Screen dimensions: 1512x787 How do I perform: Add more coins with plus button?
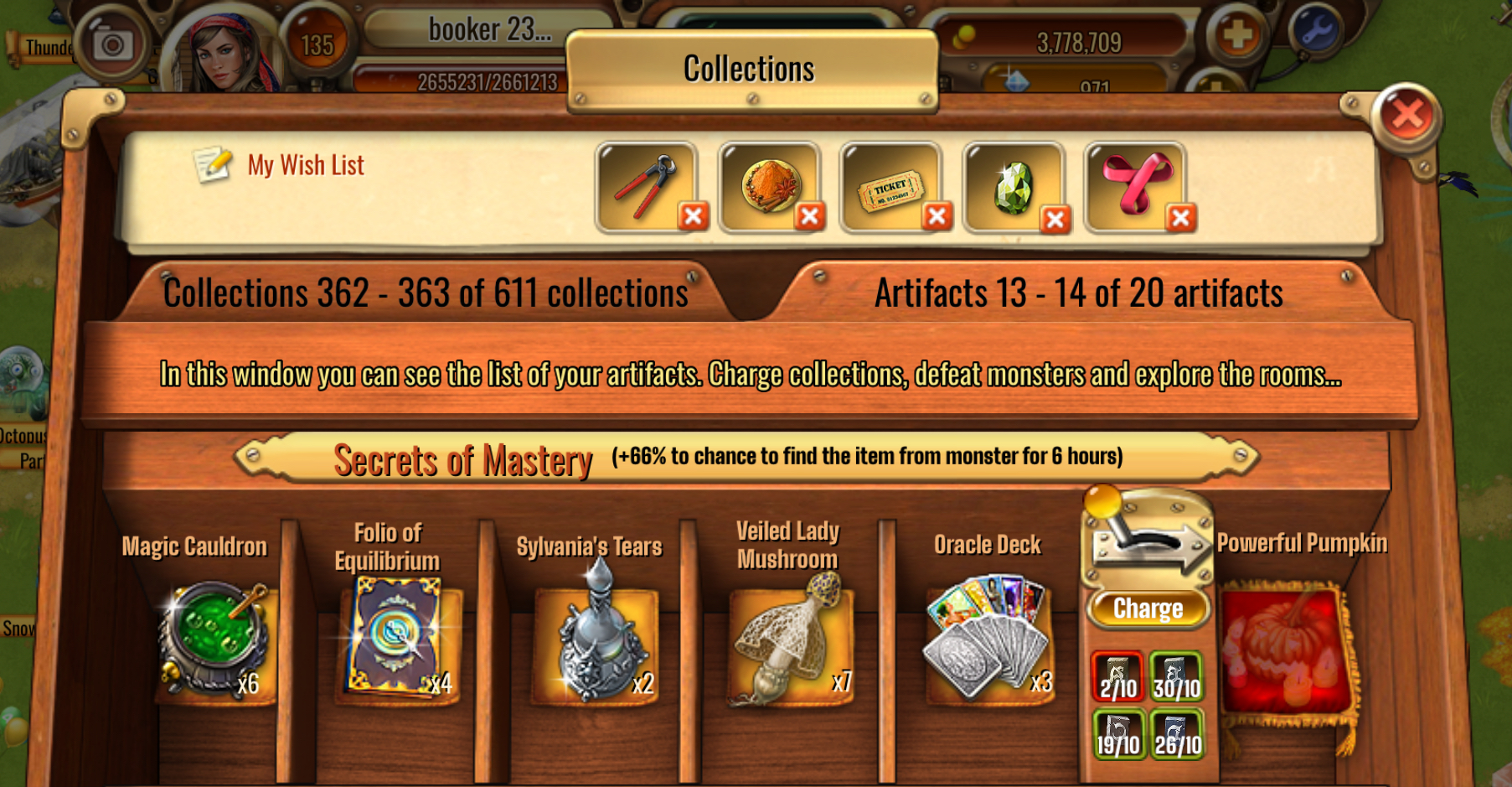coord(1236,35)
